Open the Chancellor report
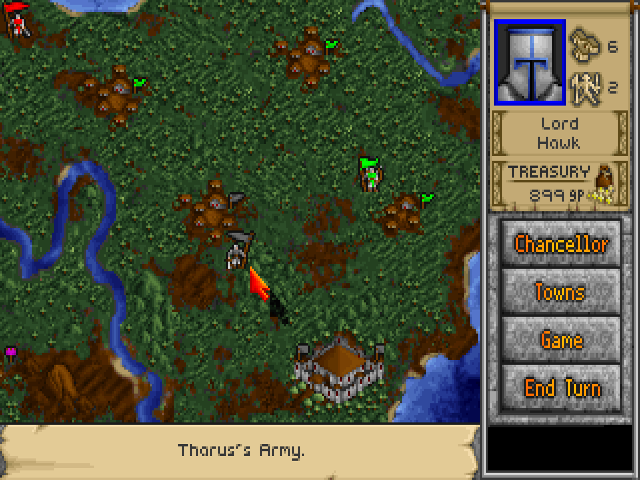This screenshot has width=640, height=480. click(560, 243)
